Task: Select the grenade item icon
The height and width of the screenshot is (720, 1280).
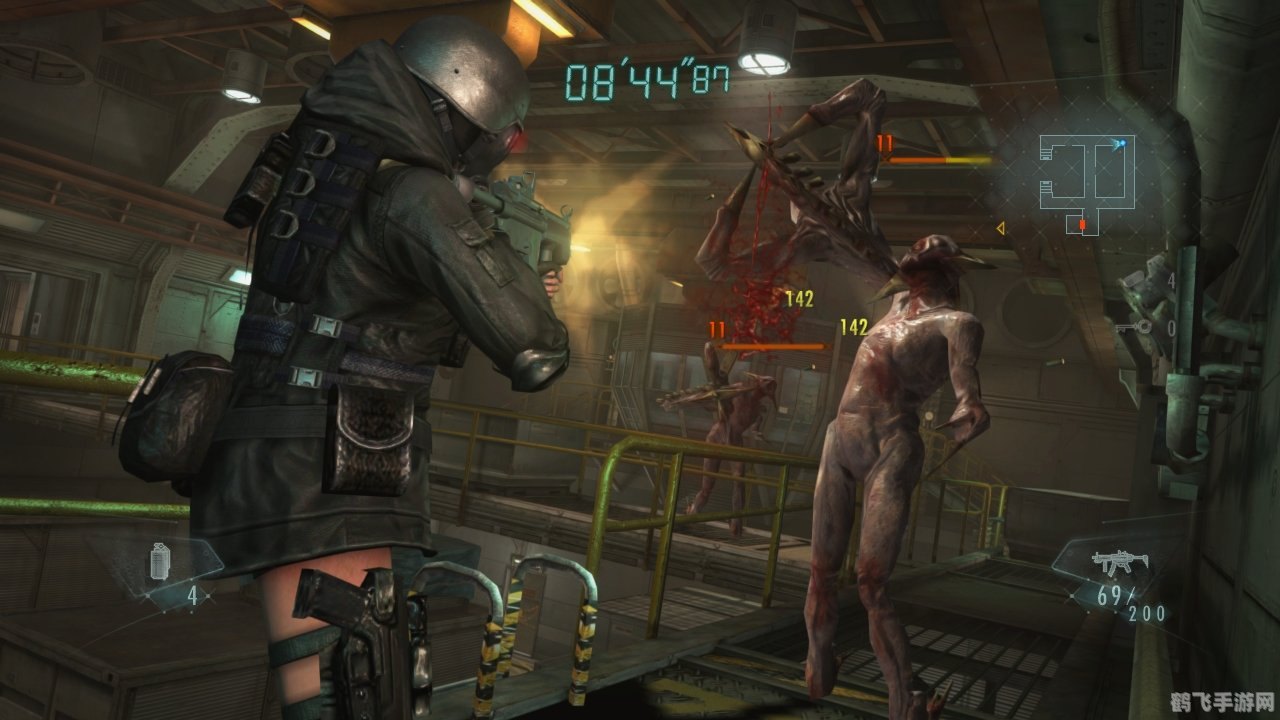Action: pyautogui.click(x=160, y=561)
